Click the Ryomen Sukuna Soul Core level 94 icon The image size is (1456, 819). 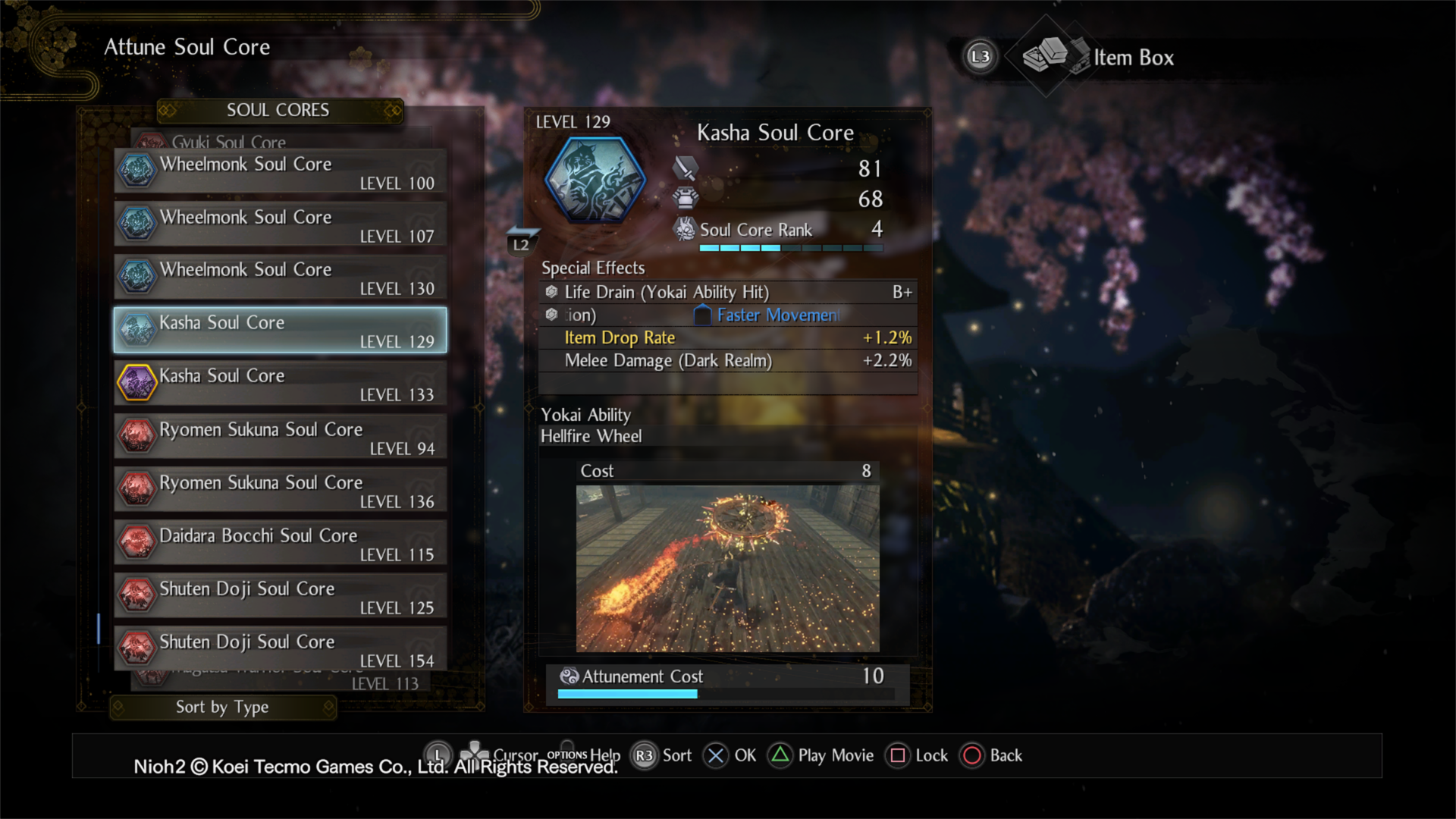[x=136, y=436]
